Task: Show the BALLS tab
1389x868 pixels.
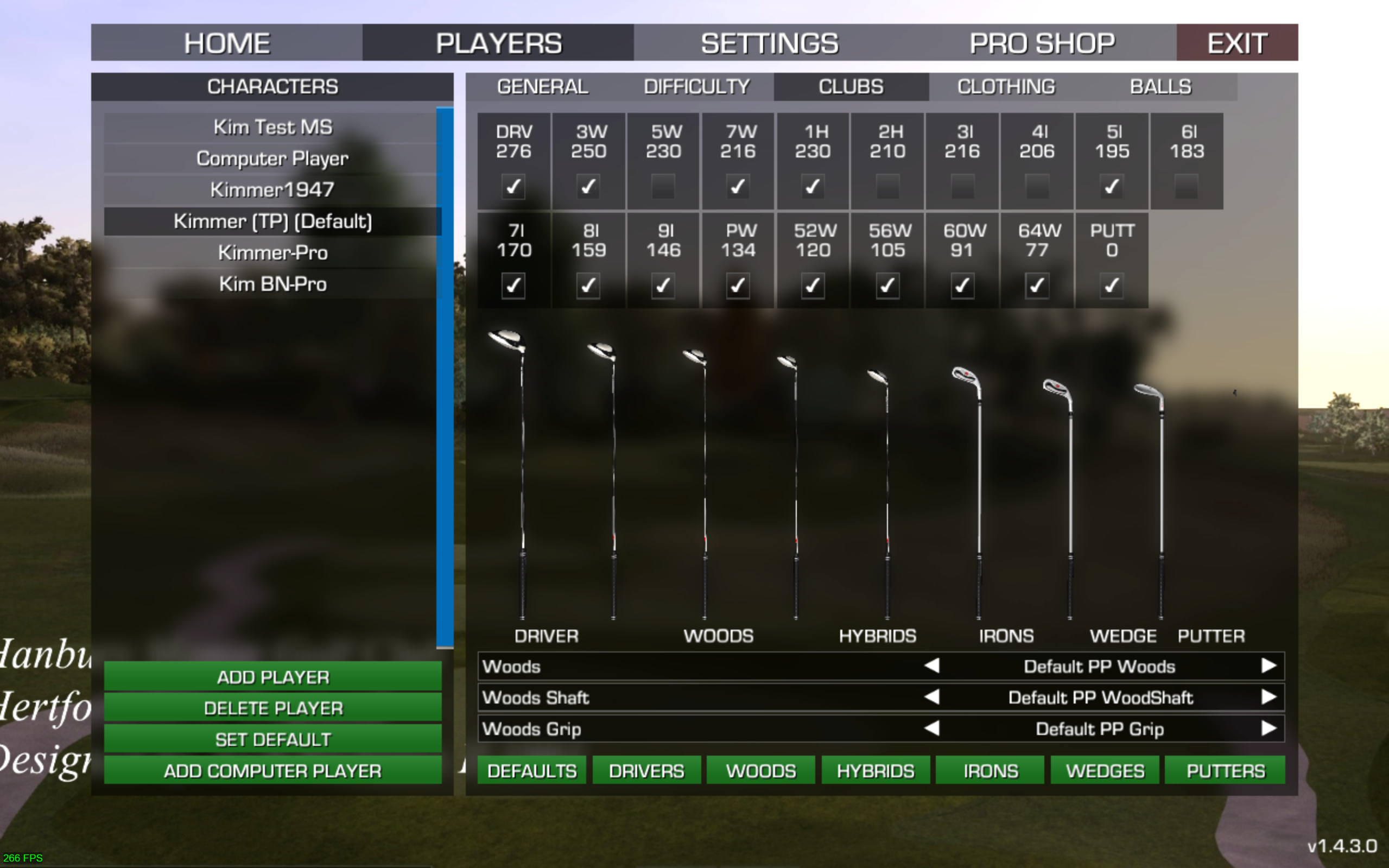Action: tap(1160, 87)
